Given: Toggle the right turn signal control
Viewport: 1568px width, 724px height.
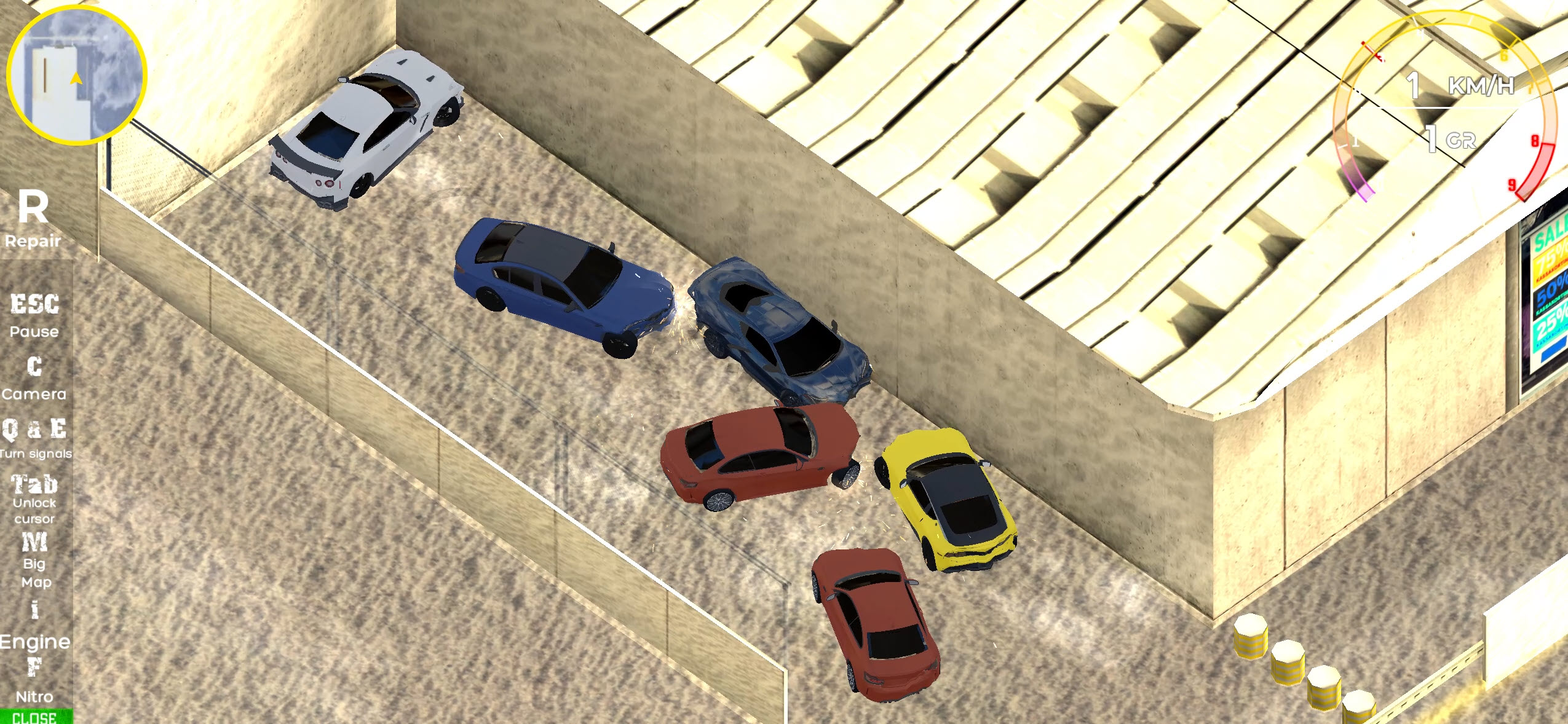Looking at the screenshot, I should (x=58, y=430).
